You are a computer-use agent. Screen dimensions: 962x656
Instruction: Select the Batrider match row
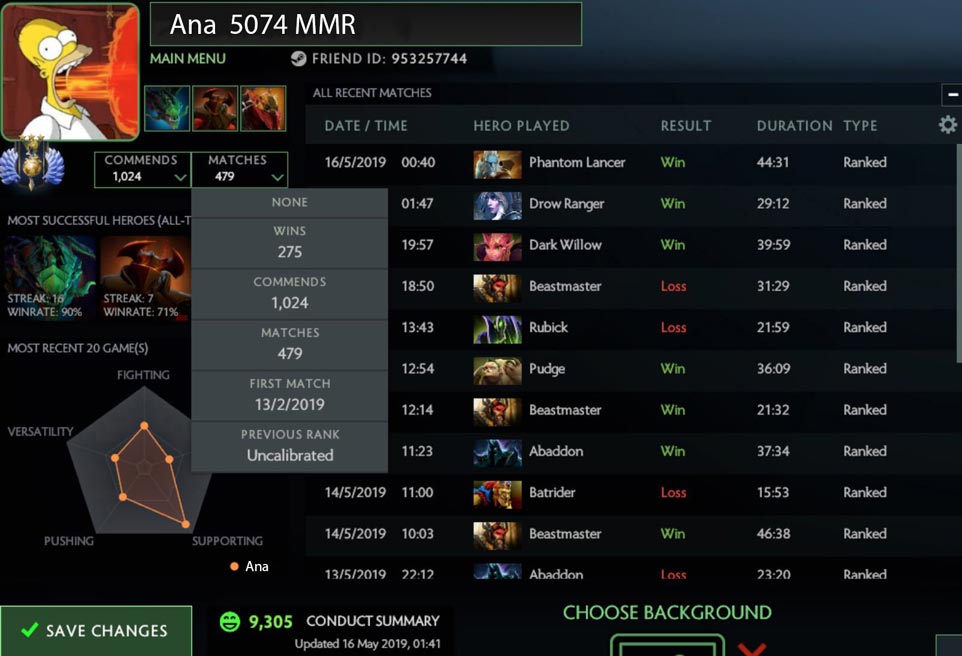[x=630, y=492]
